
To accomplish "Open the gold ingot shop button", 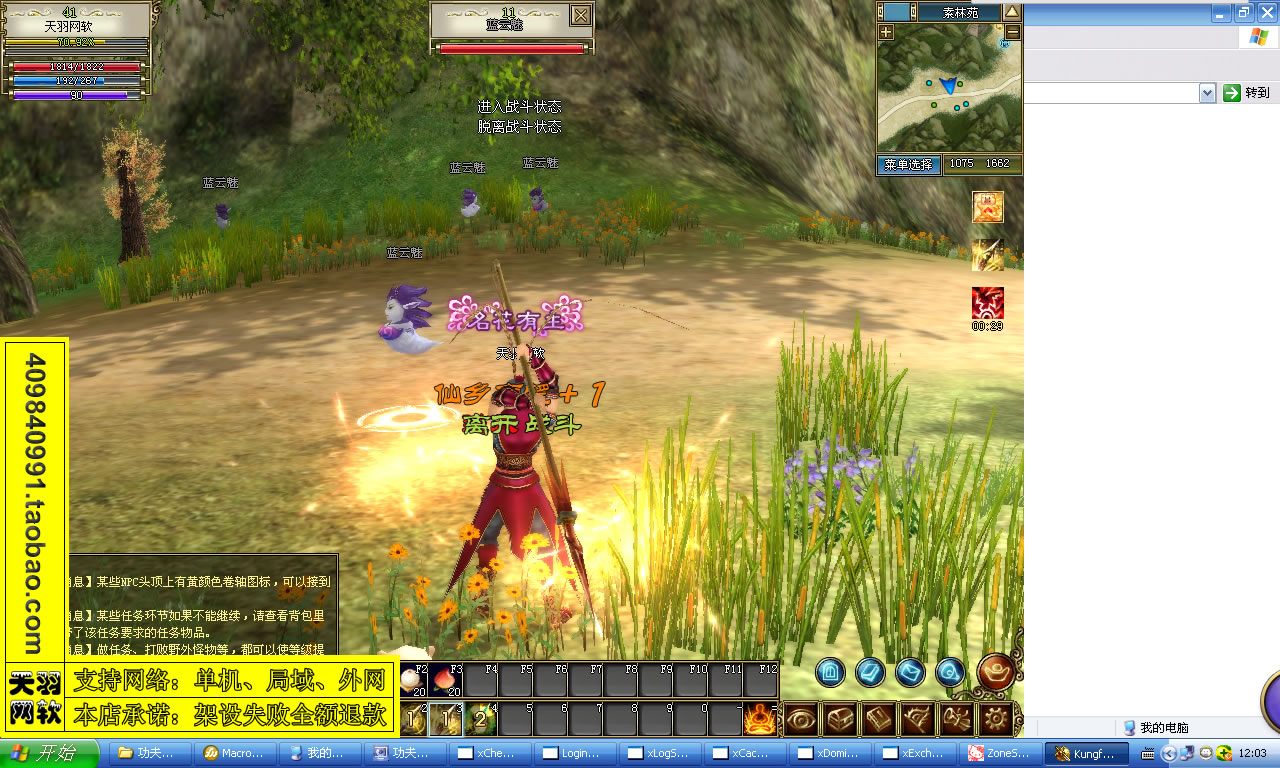I will [996, 672].
